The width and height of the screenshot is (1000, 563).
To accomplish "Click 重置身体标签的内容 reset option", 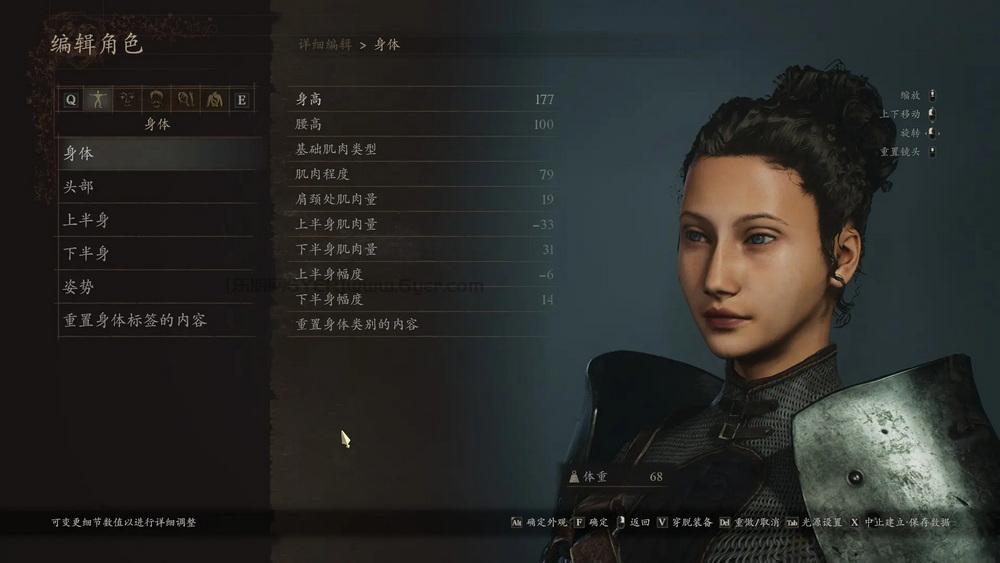I will (155, 320).
